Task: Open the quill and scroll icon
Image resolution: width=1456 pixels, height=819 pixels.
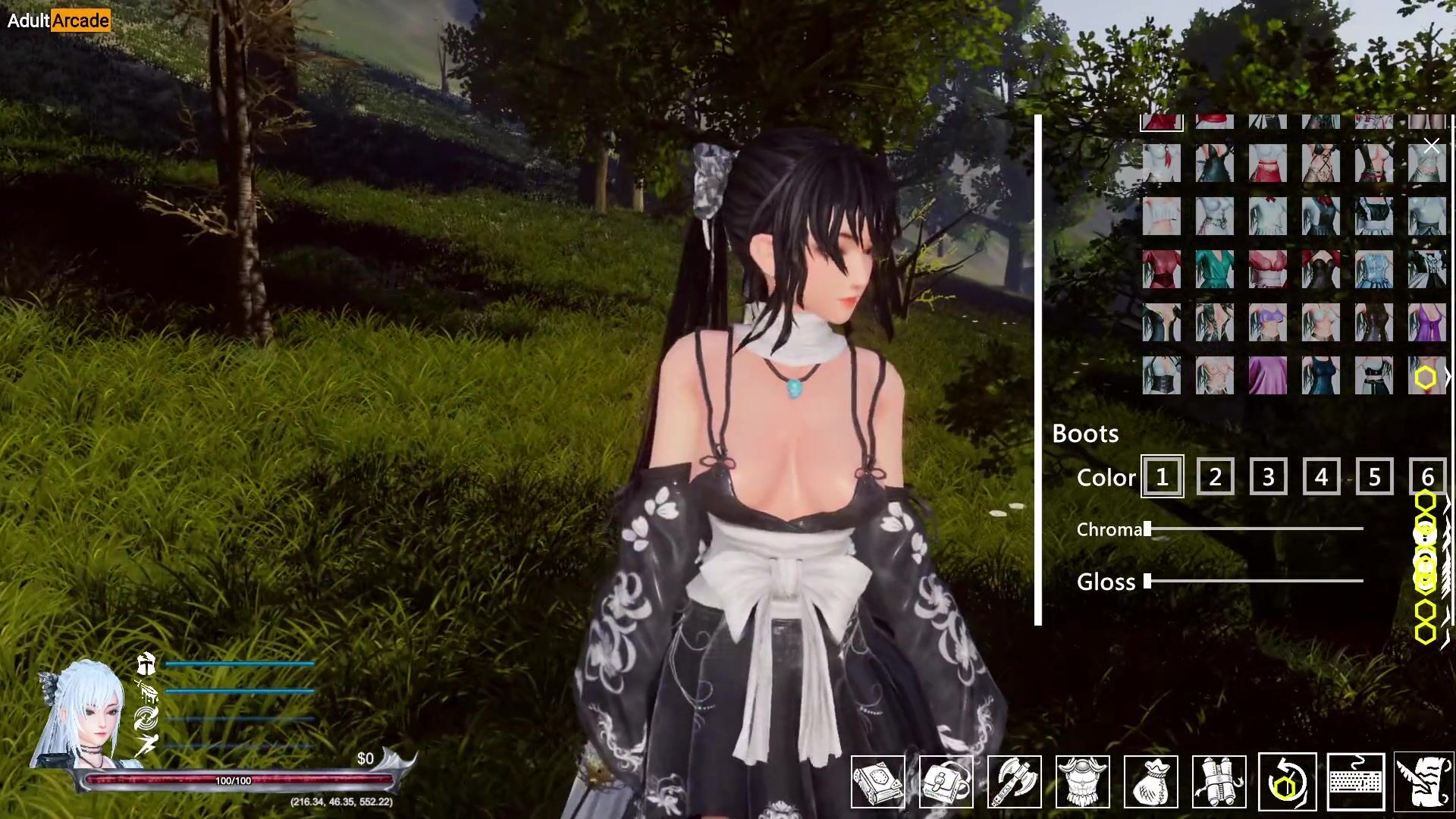Action: (1424, 782)
